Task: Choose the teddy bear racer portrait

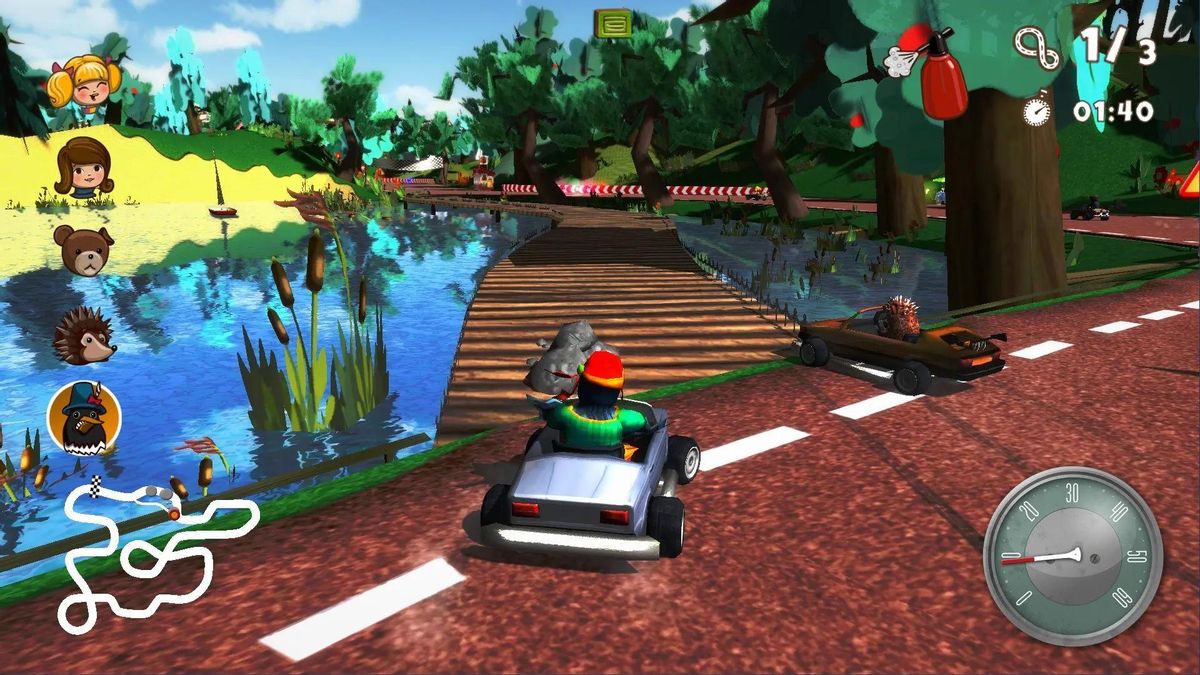Action: coord(84,250)
